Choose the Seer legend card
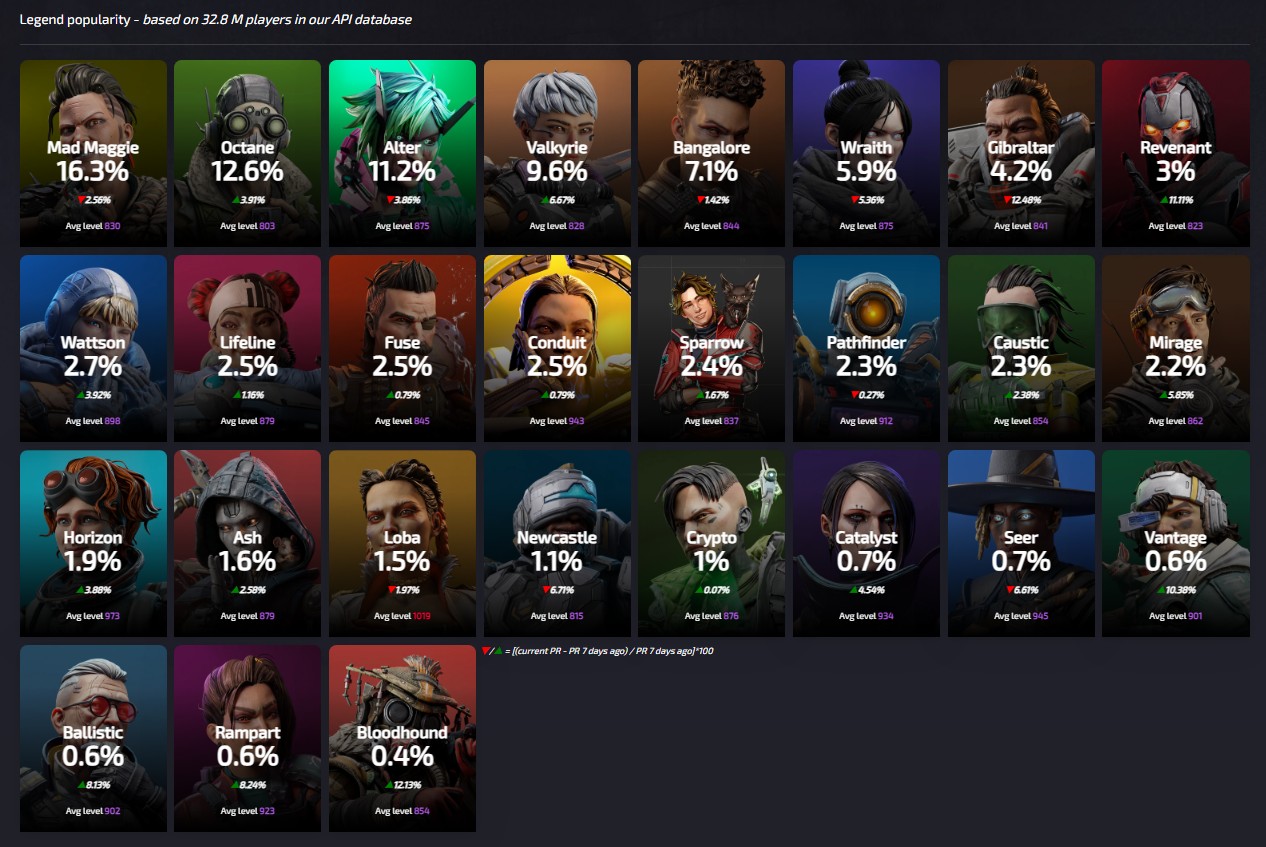This screenshot has width=1266, height=847. (x=1021, y=543)
